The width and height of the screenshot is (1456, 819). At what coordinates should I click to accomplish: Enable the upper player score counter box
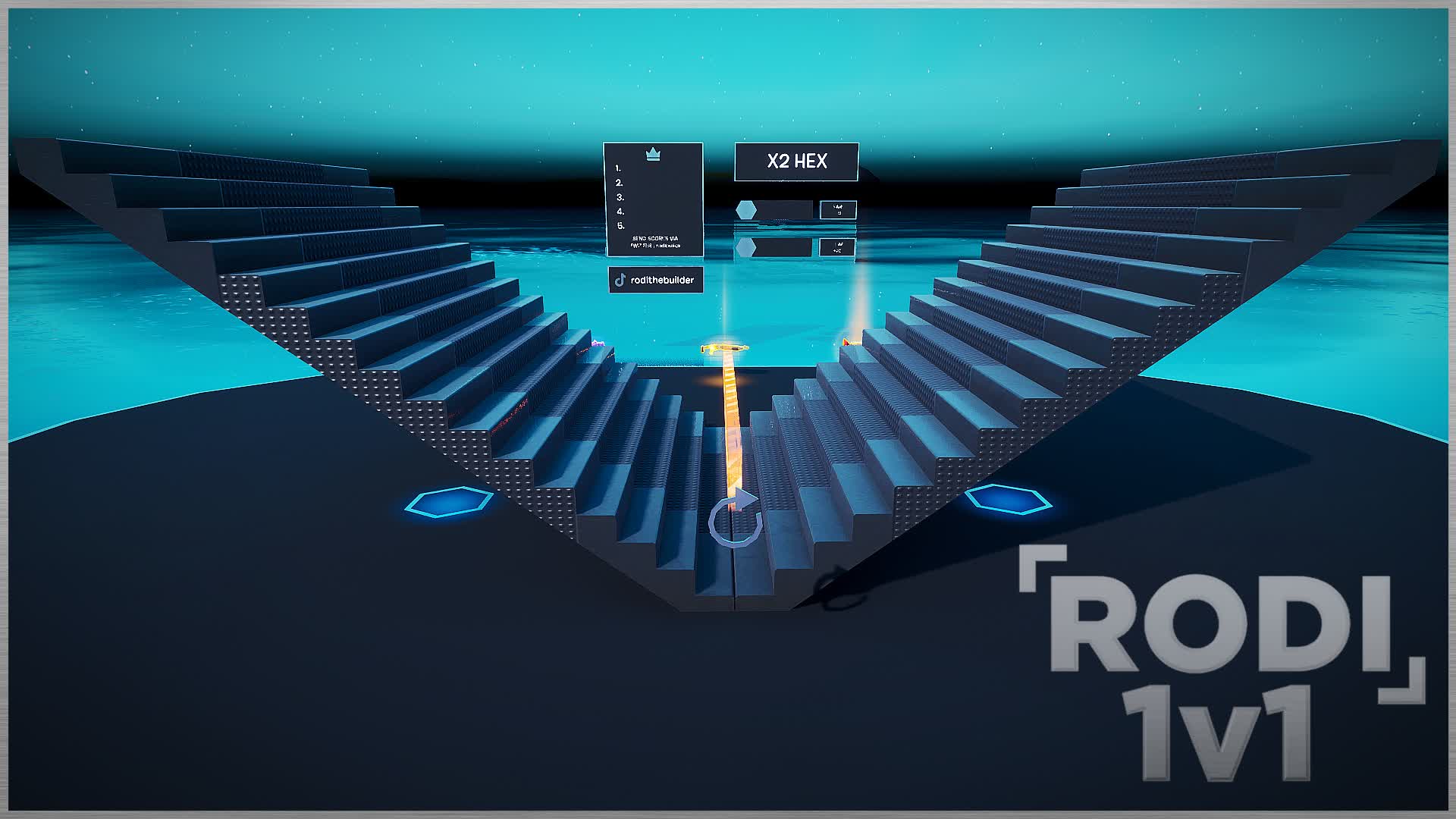[x=837, y=209]
